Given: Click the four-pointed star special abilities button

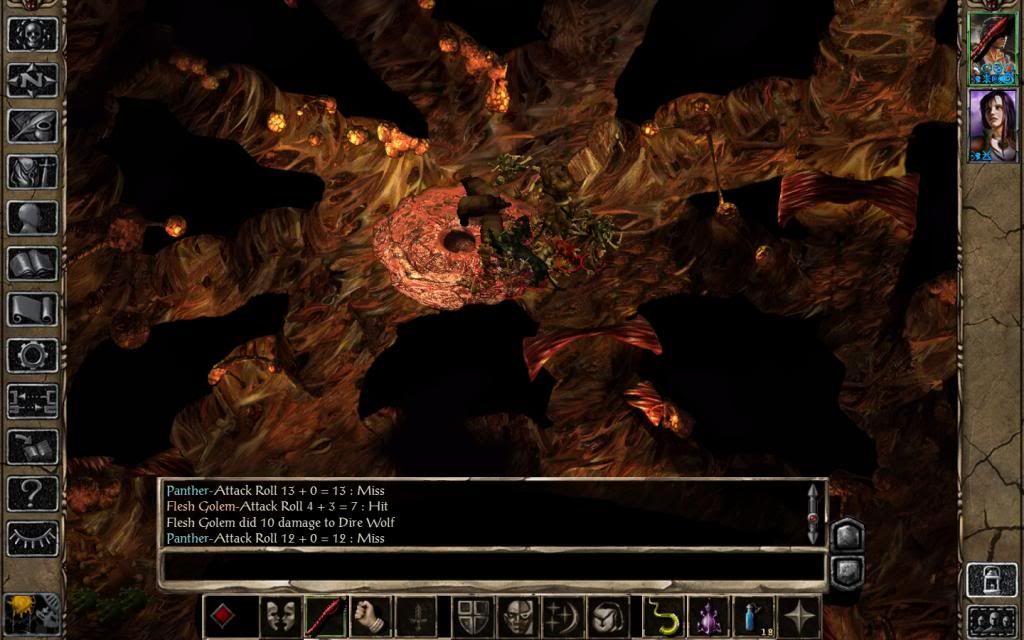Looking at the screenshot, I should (x=800, y=615).
